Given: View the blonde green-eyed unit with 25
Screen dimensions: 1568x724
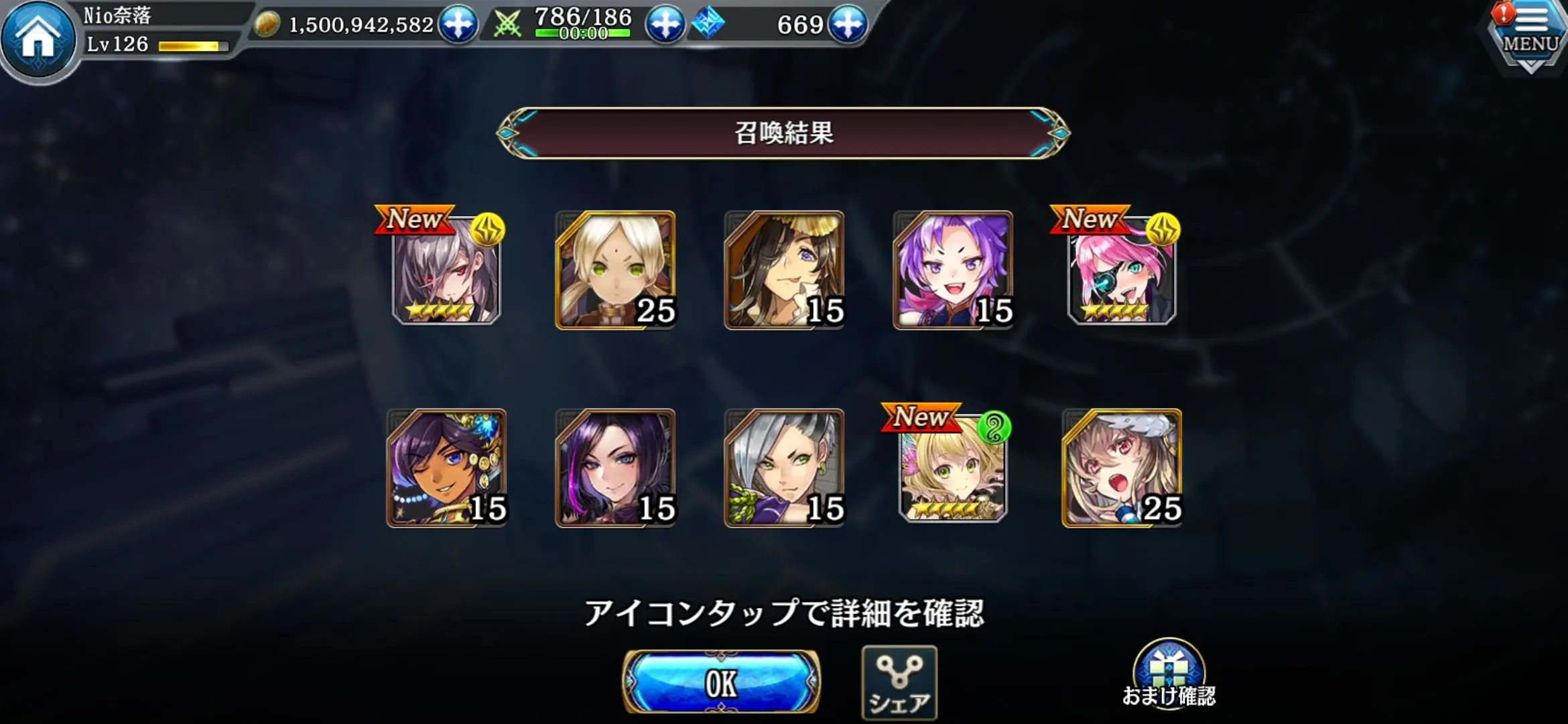Looking at the screenshot, I should coord(615,270).
